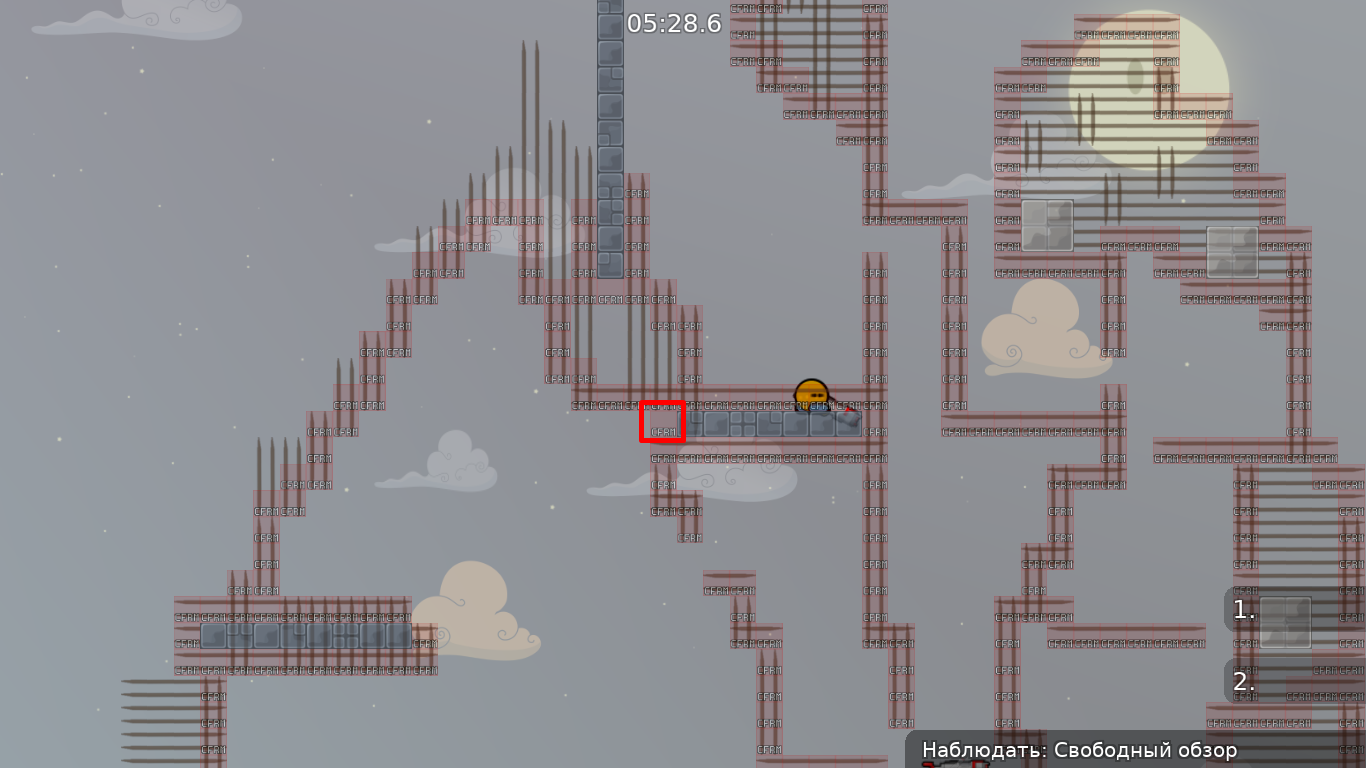The height and width of the screenshot is (768, 1366).
Task: Click the spectate bar labeled Свободный обзор
Action: click(1080, 749)
